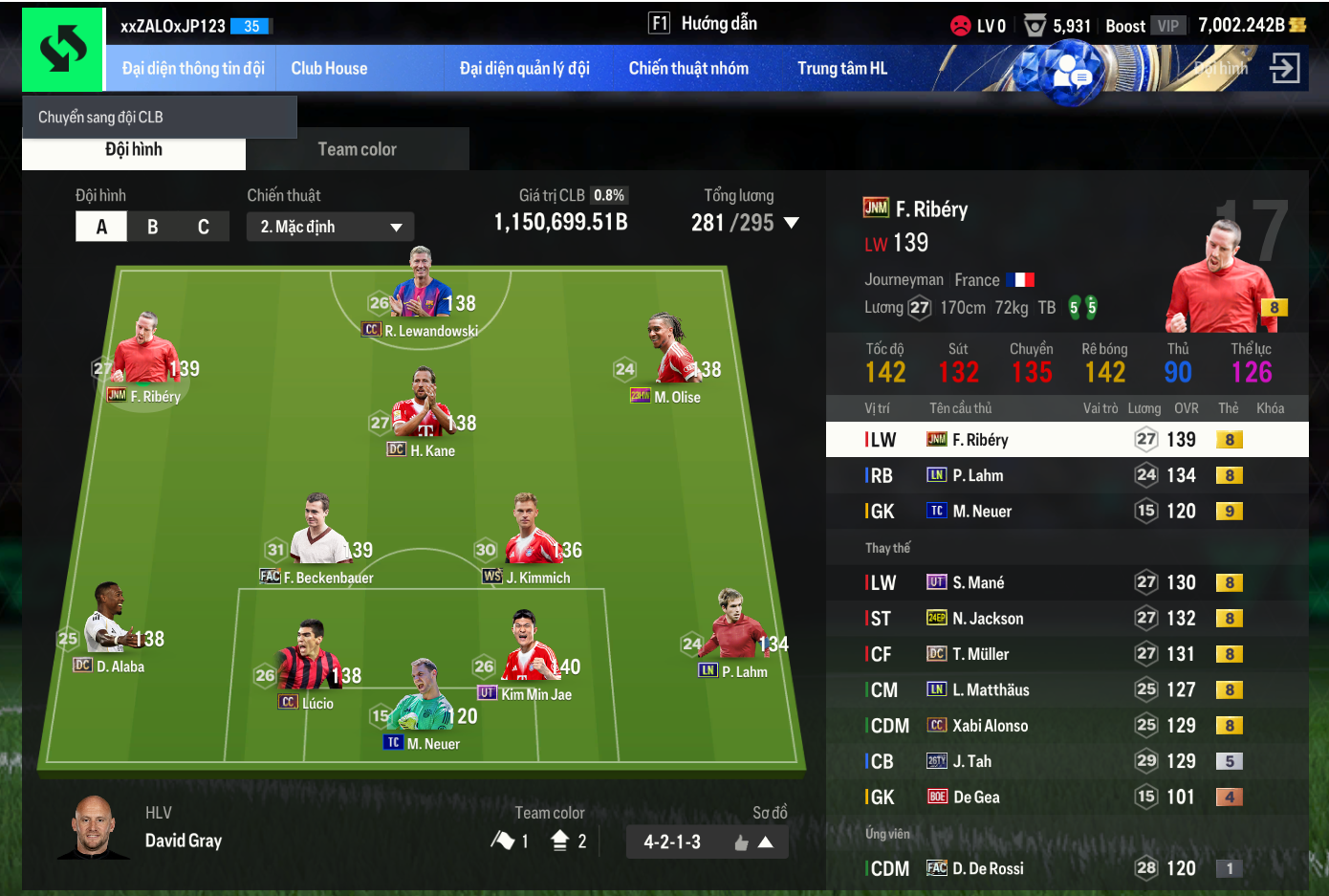Open Đại diện quản lý đội
The image size is (1329, 896).
coord(524,69)
